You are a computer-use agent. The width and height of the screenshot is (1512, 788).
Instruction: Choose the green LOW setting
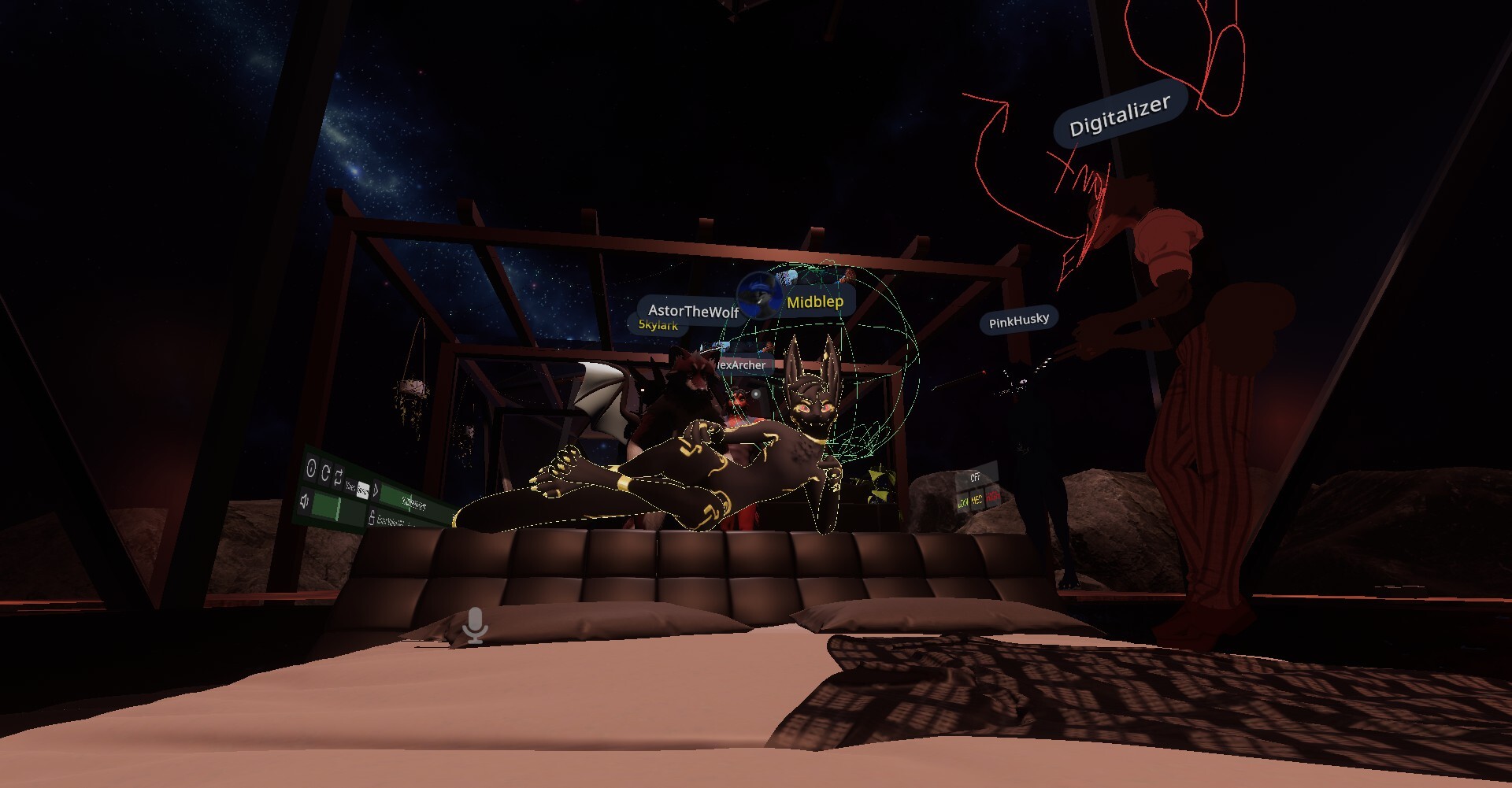962,501
